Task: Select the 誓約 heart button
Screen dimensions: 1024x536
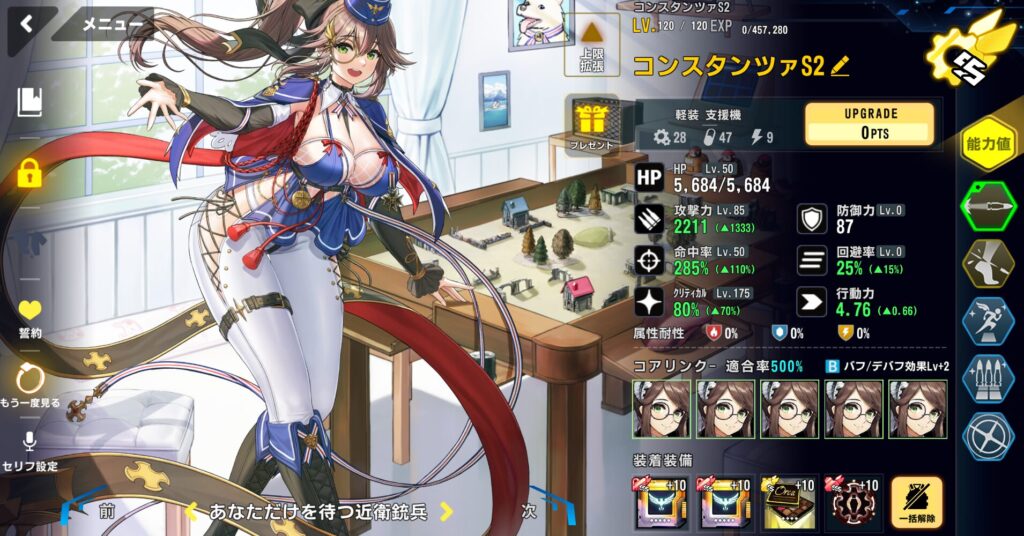Action: click(30, 317)
